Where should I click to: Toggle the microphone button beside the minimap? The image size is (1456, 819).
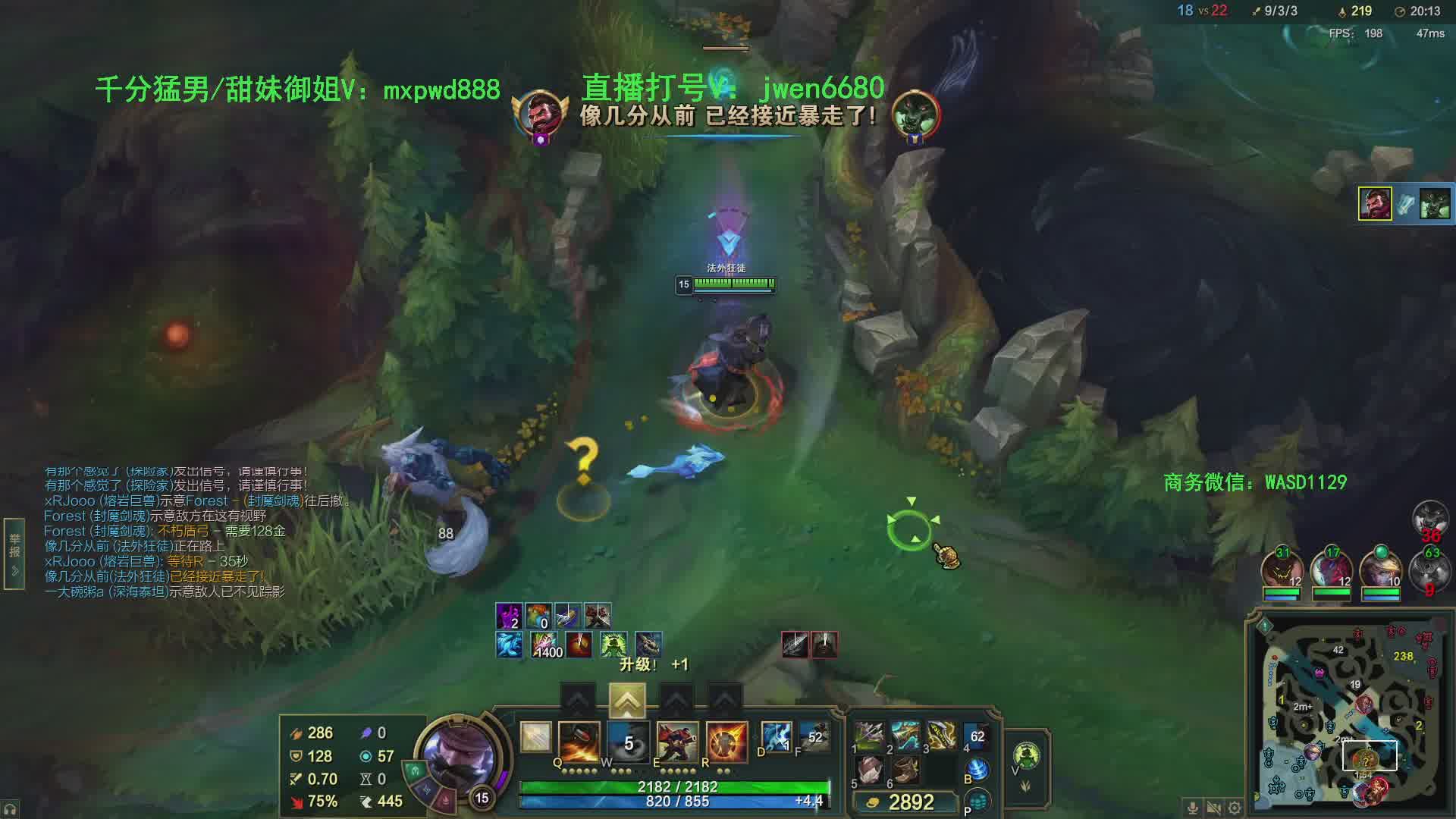click(1193, 808)
